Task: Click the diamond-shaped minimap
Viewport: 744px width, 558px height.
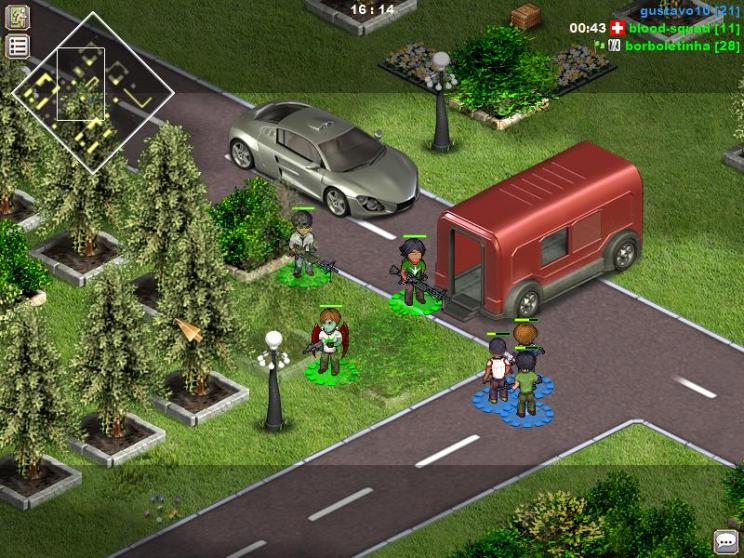Action: click(x=93, y=93)
